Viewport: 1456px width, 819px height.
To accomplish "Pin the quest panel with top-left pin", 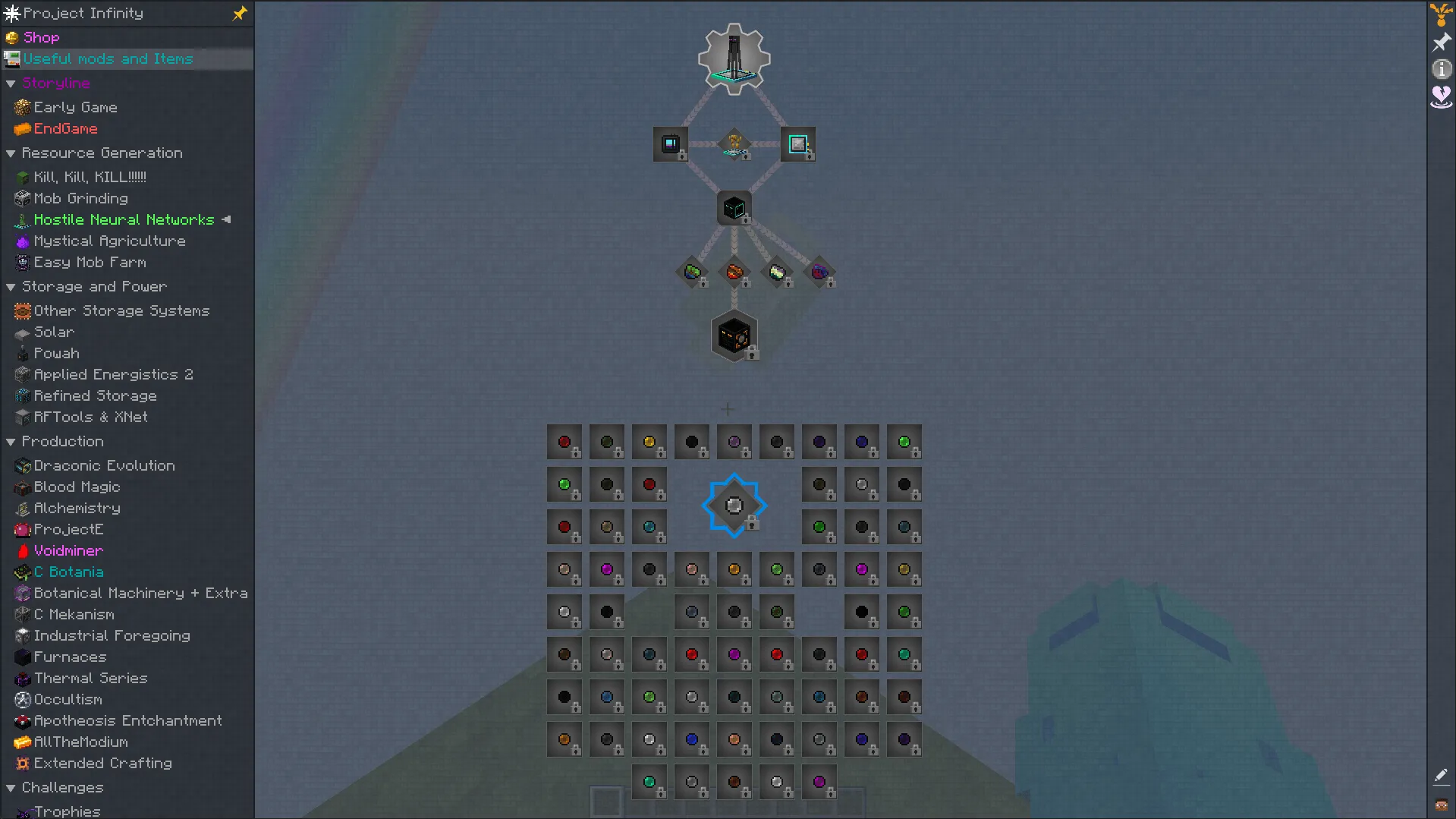I will (x=239, y=13).
